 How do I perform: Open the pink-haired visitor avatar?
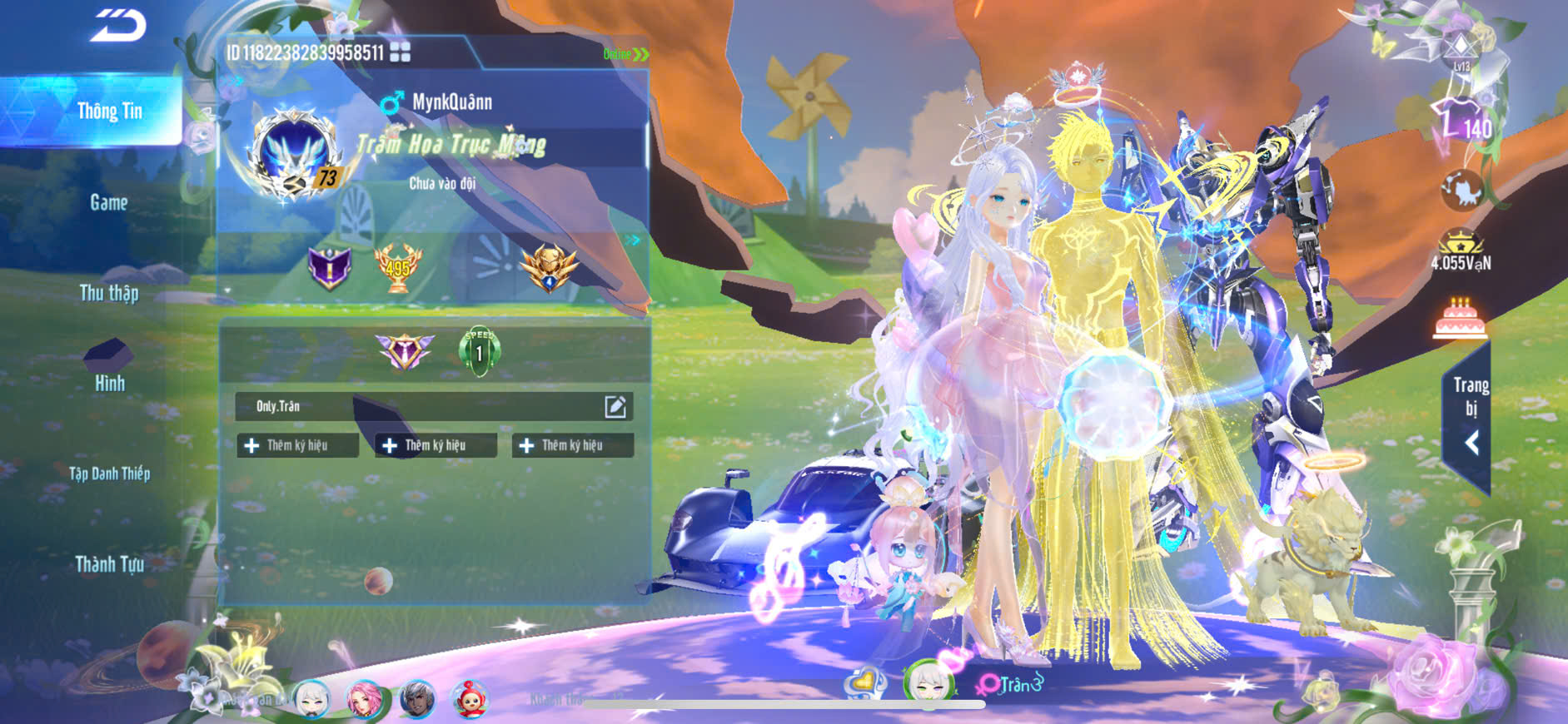(x=364, y=699)
